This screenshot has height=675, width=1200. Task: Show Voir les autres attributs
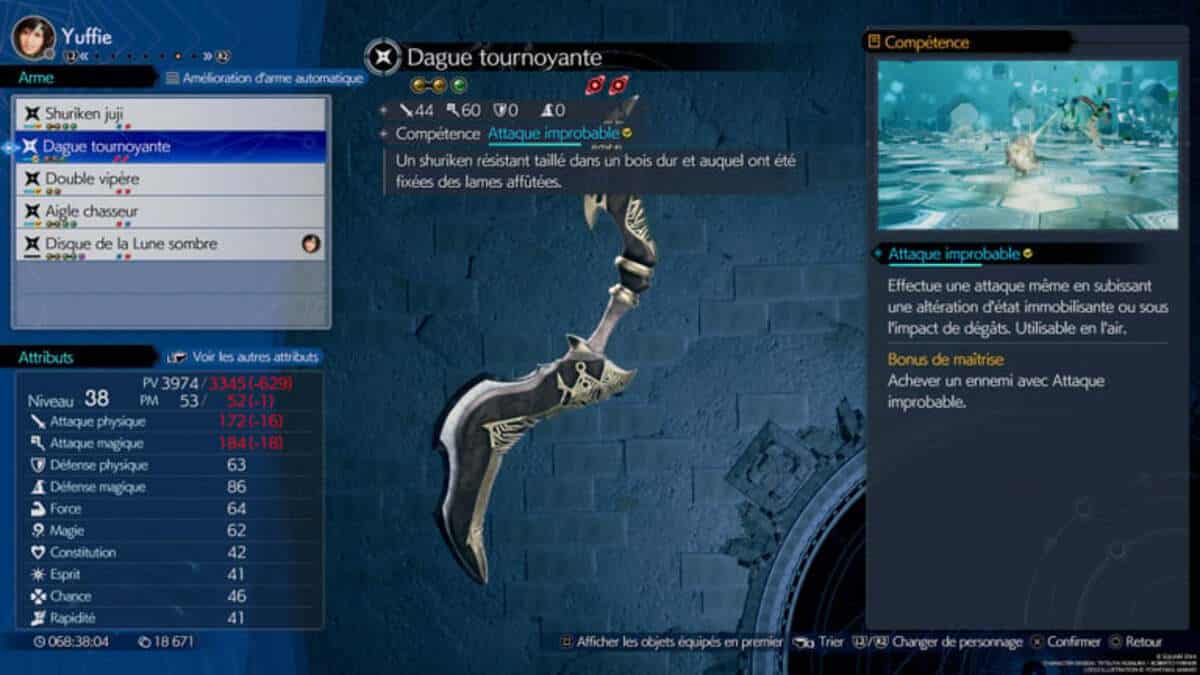(244, 357)
